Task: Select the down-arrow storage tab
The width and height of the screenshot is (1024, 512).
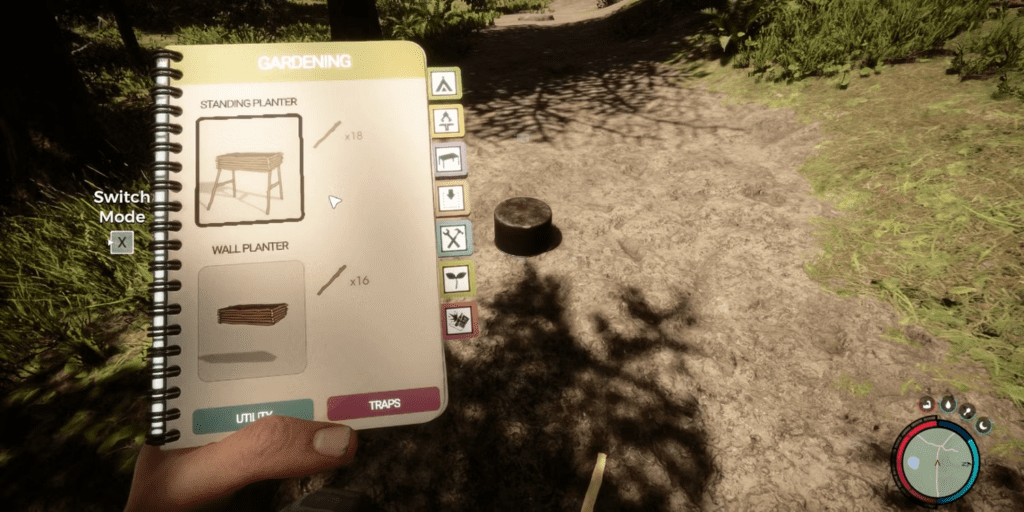Action: pos(451,197)
